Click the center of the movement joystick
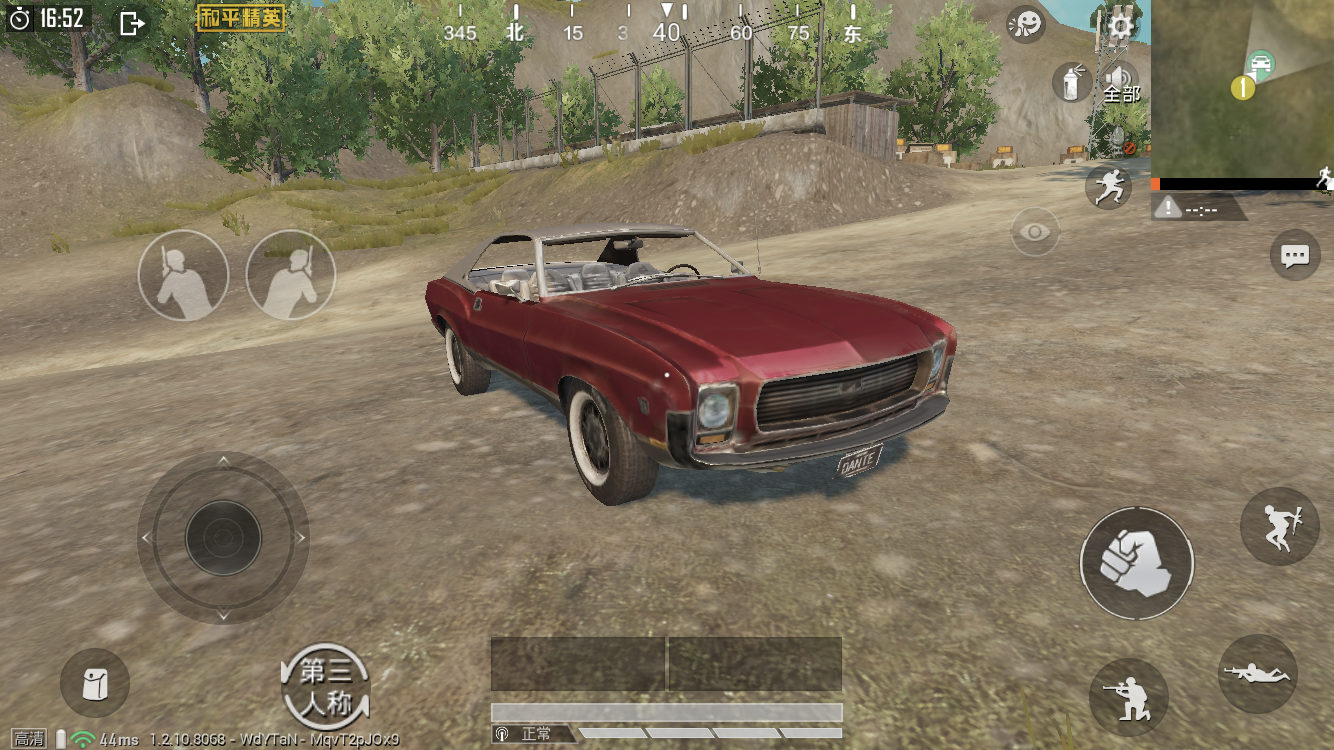The image size is (1334, 750). point(223,538)
